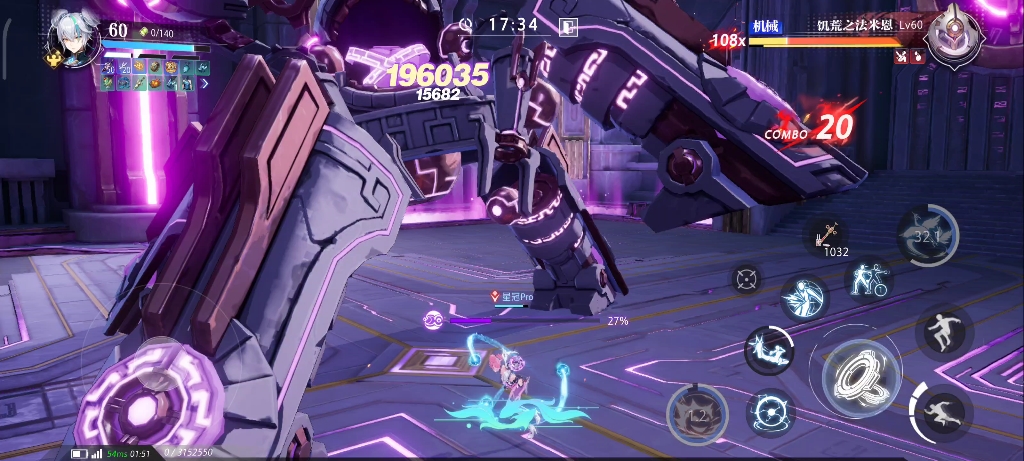The image size is (1024, 461).
Task: Expand the buff list arrow
Action: click(205, 84)
